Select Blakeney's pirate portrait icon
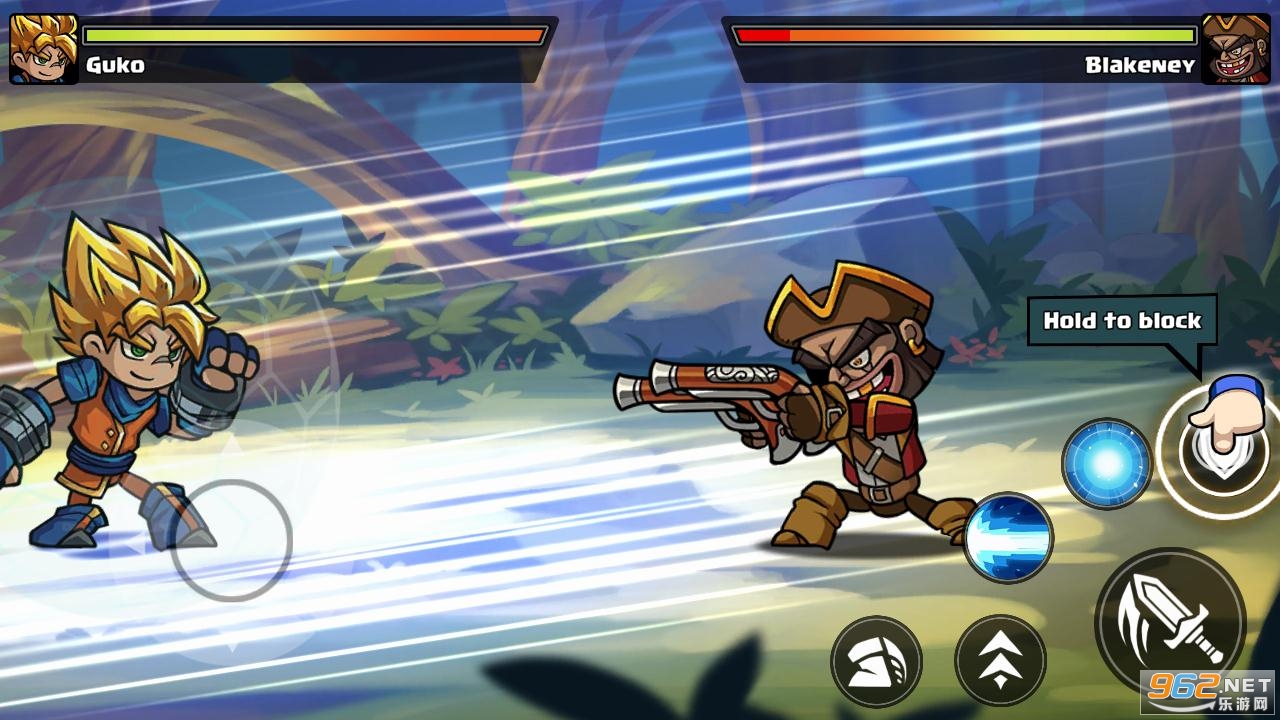Screen dimensions: 1280x720 point(1236,48)
